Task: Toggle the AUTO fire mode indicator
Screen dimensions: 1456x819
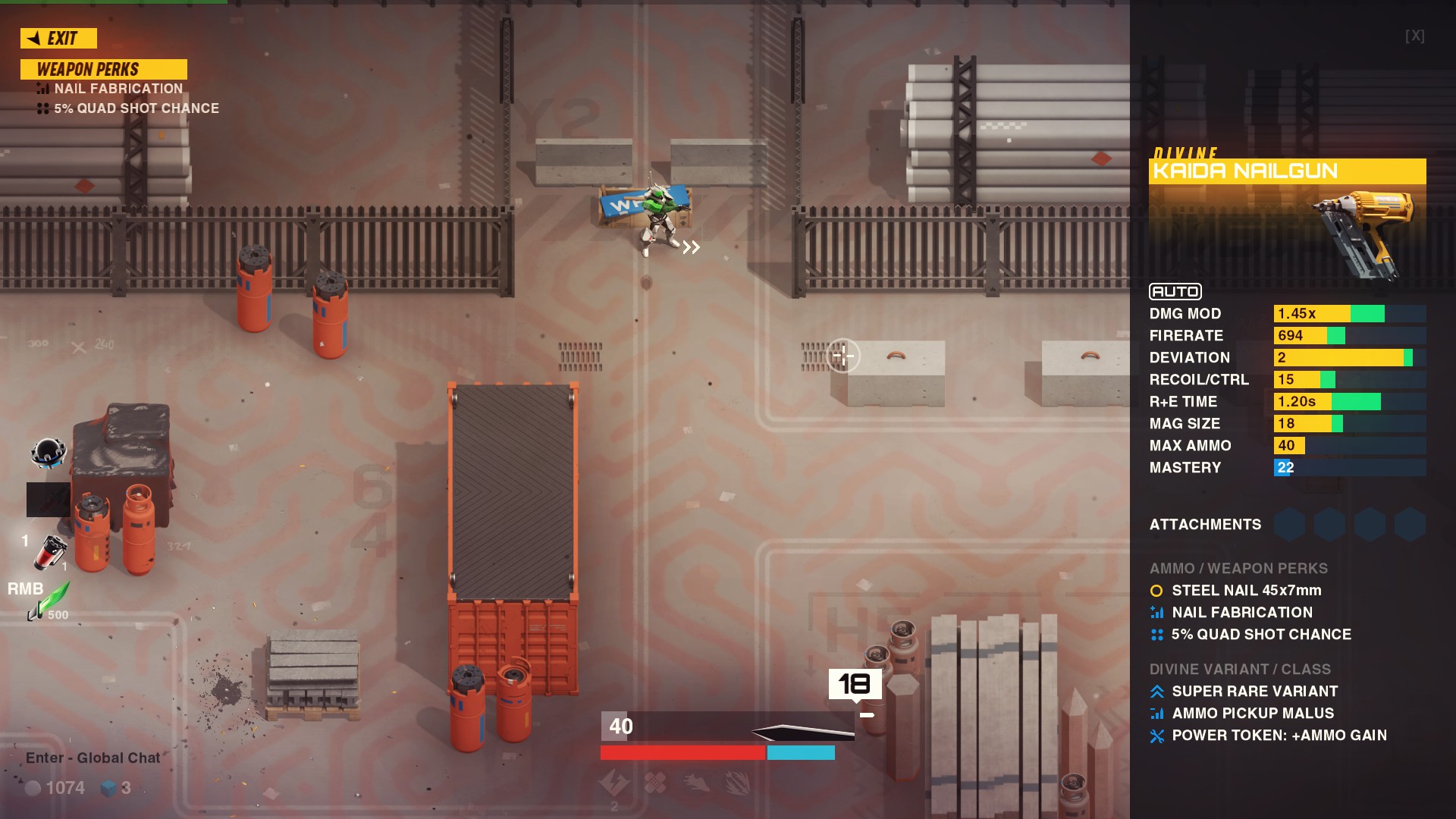Action: 1174,291
